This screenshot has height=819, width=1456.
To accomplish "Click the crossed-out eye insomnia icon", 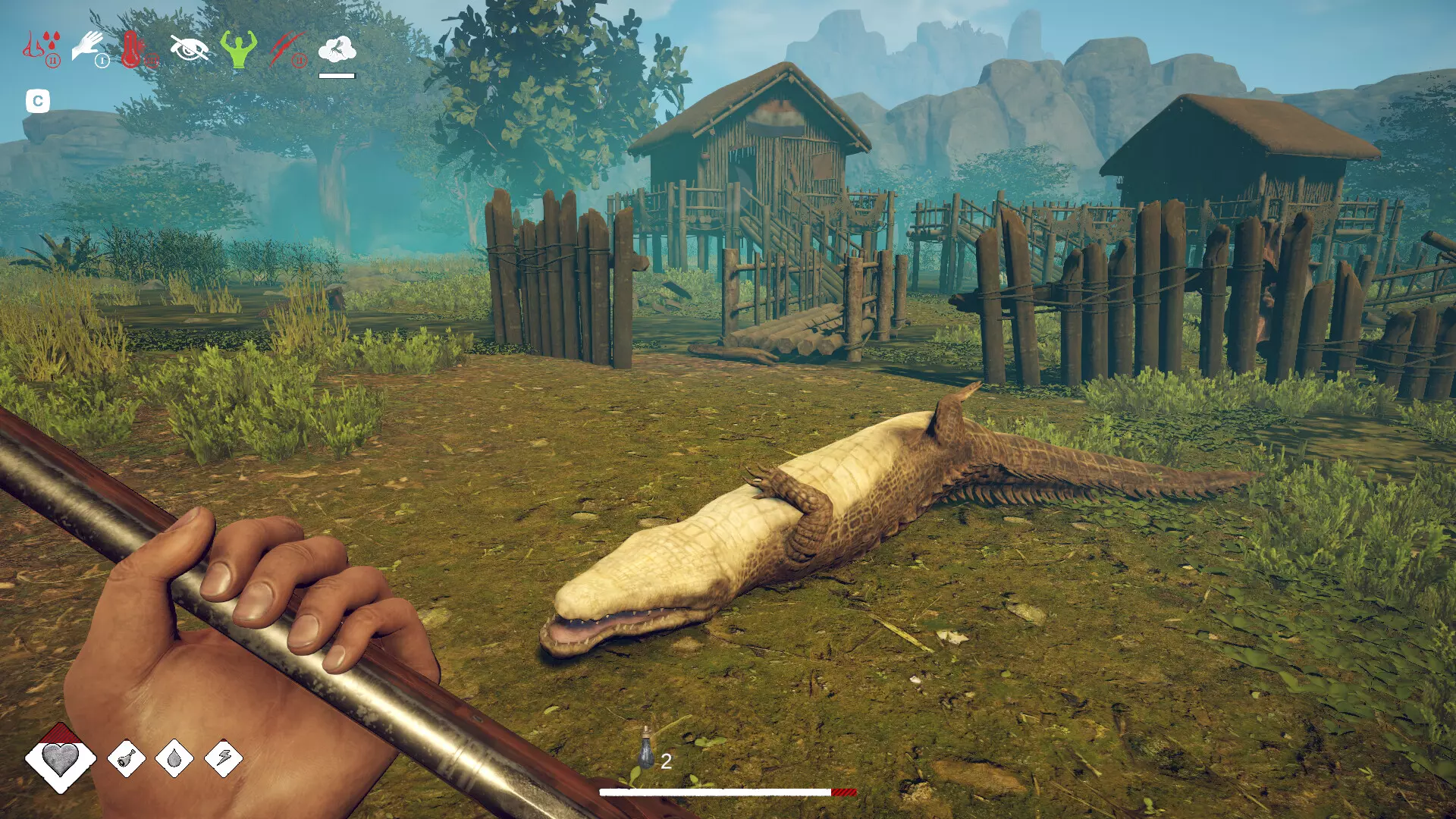I will [190, 47].
